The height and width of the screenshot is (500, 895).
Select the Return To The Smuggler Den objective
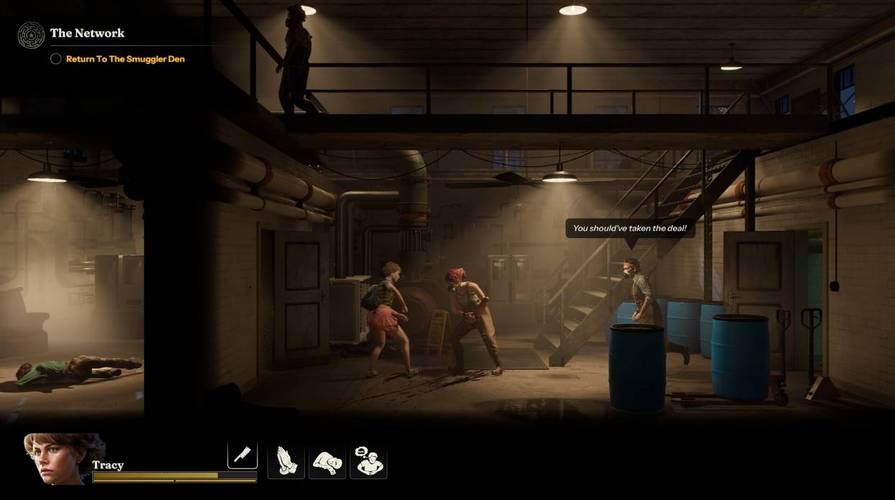pos(125,59)
